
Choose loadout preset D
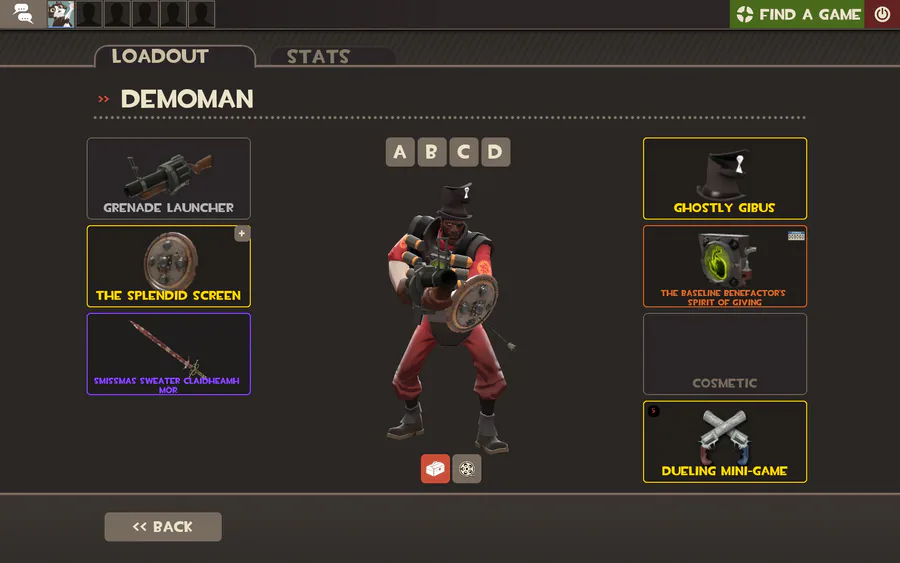[495, 152]
